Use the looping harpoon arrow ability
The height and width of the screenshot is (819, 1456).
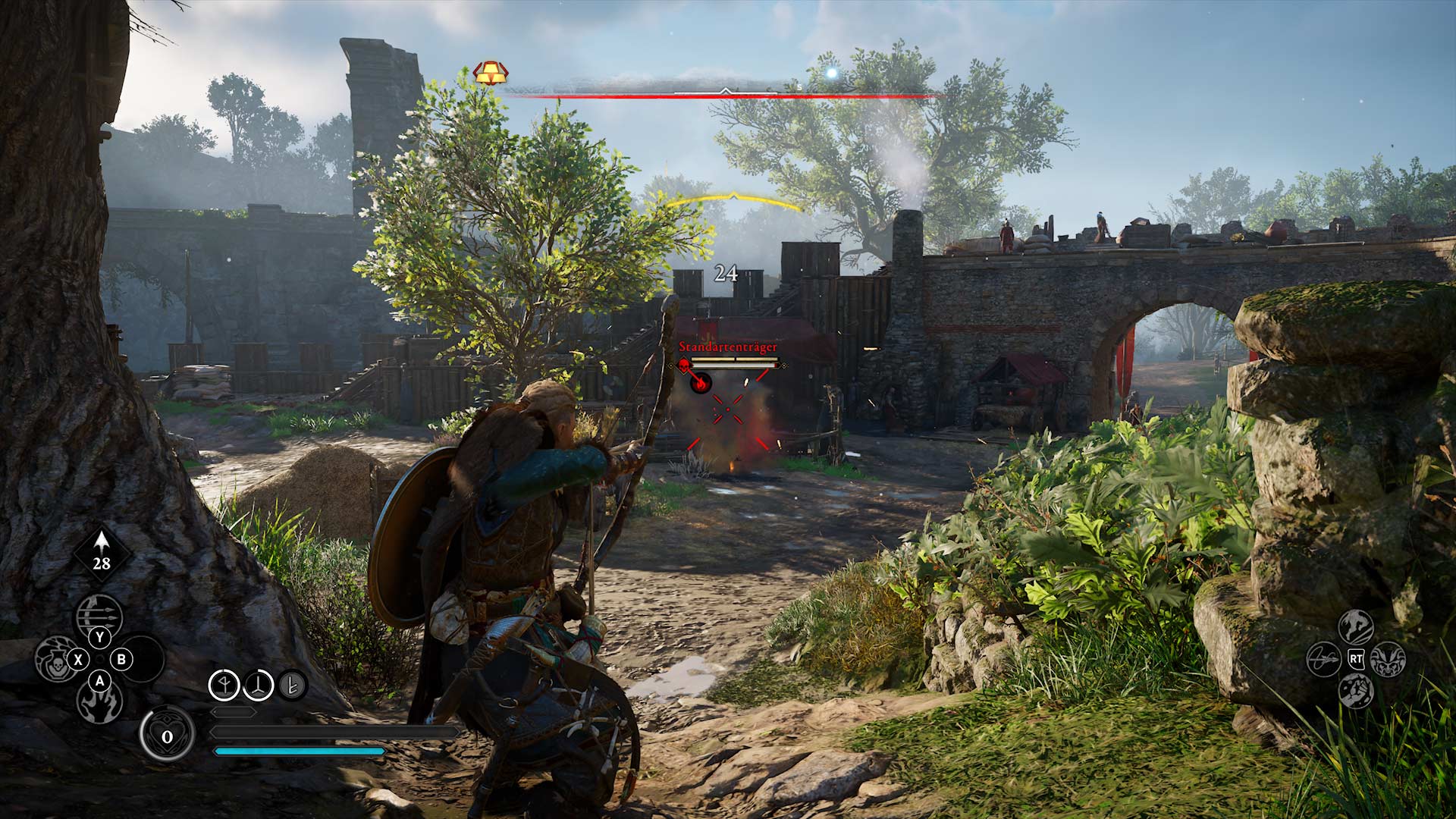pos(1324,659)
